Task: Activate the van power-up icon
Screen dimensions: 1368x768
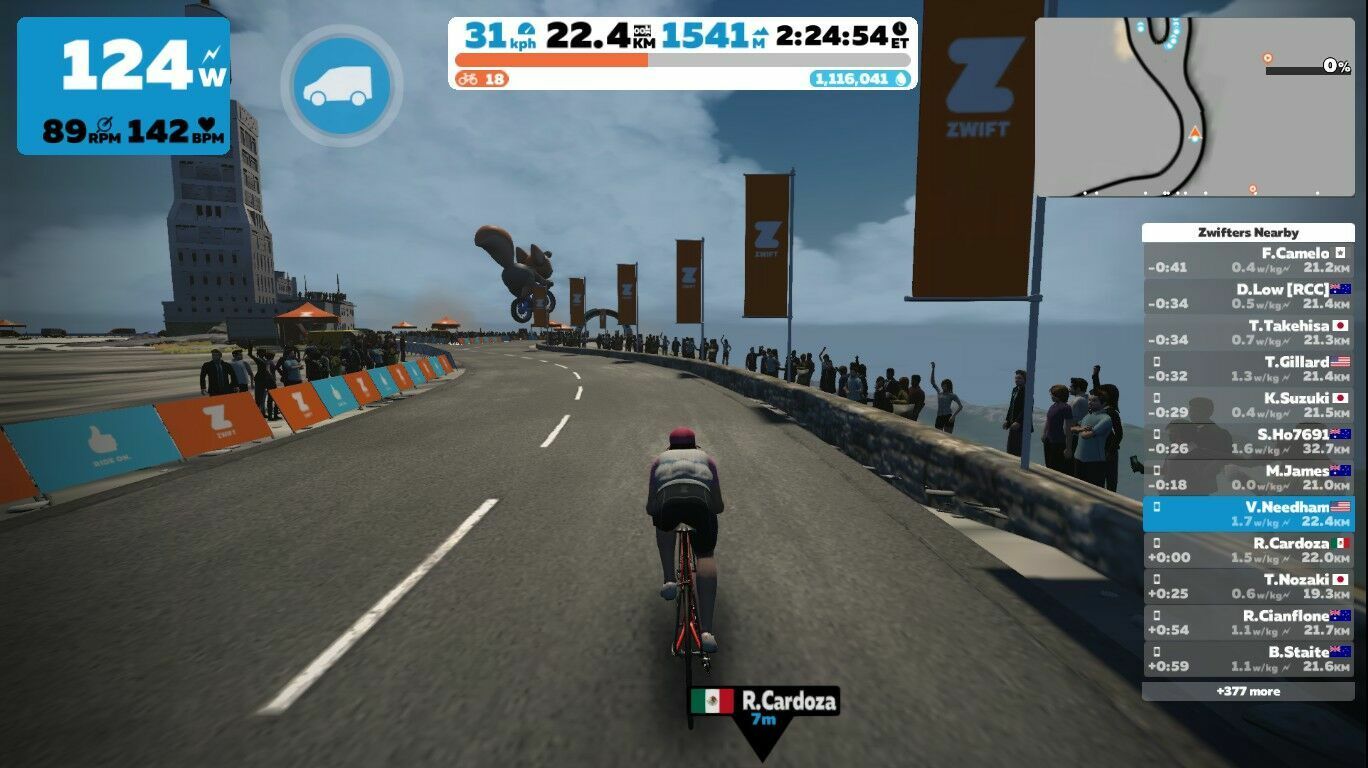Action: pos(340,86)
